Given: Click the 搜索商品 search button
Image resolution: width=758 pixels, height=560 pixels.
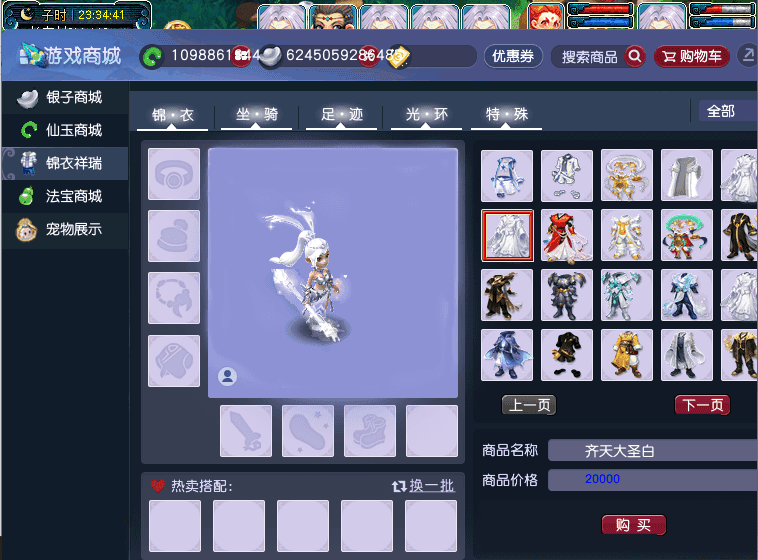Looking at the screenshot, I should (x=601, y=57).
